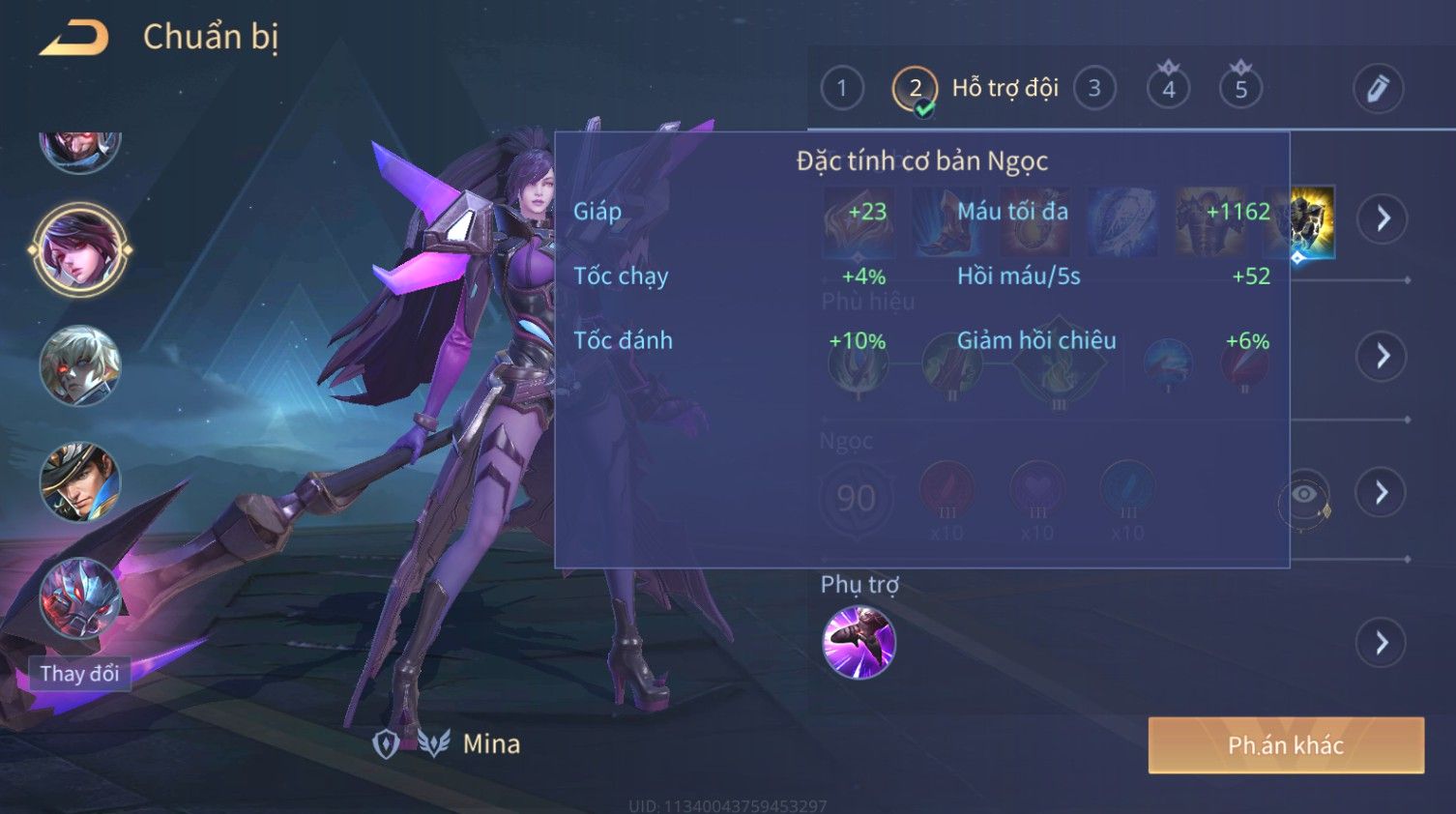
Task: Select the Phụ trợ summoner spell icon
Action: 859,643
